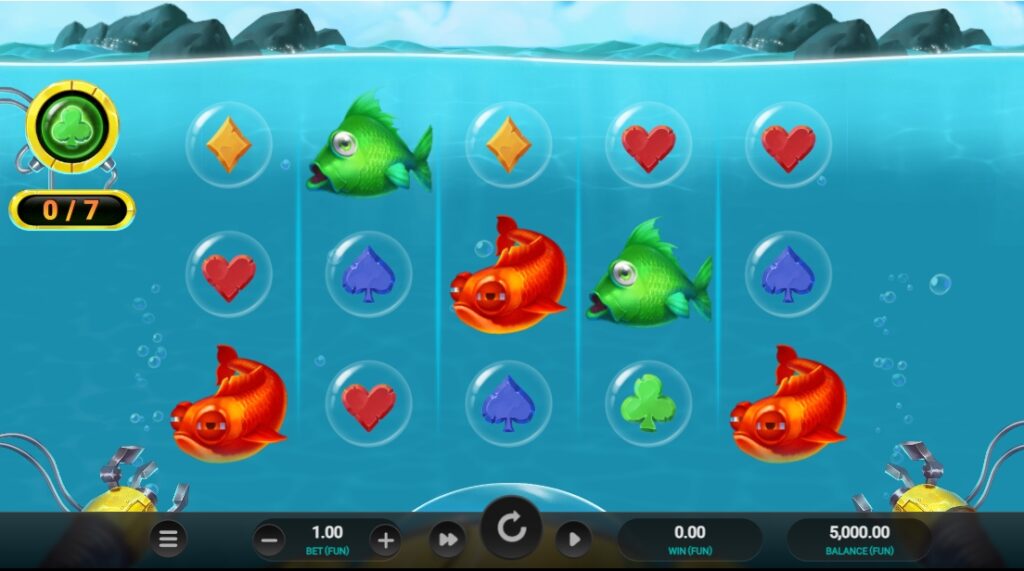Toggle the fast-forward turbo spin
Screen dimensions: 1024x571
pyautogui.click(x=446, y=540)
